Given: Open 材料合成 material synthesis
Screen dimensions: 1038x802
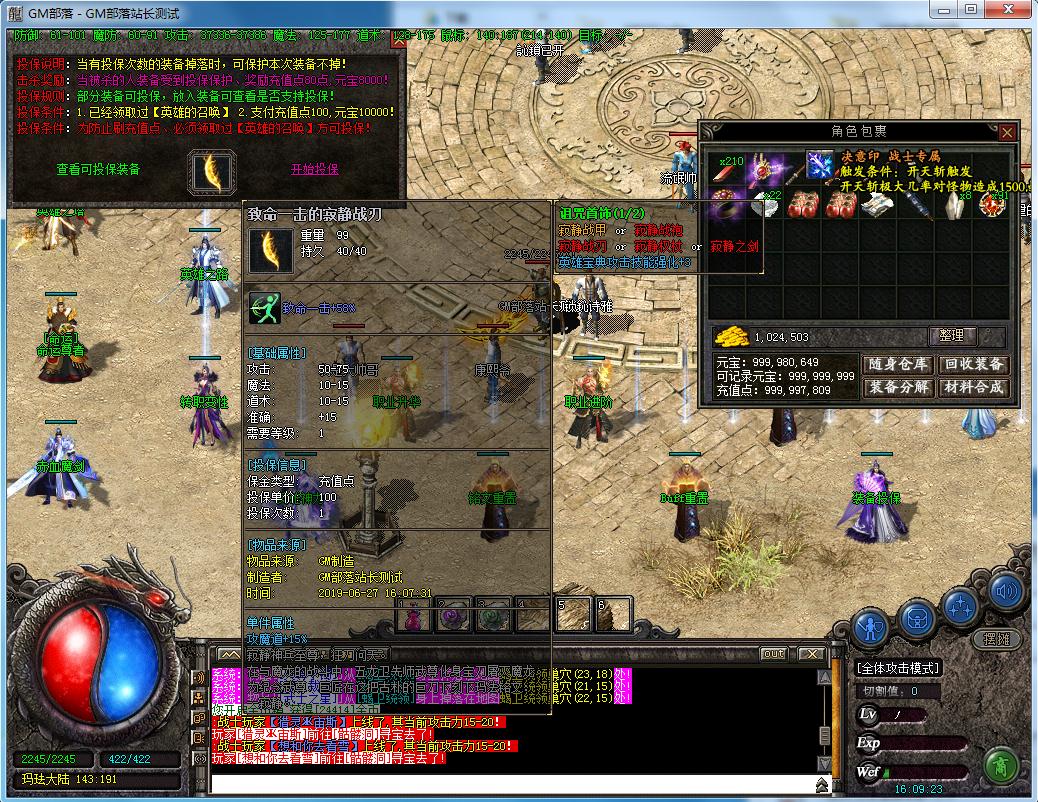Looking at the screenshot, I should coord(975,387).
